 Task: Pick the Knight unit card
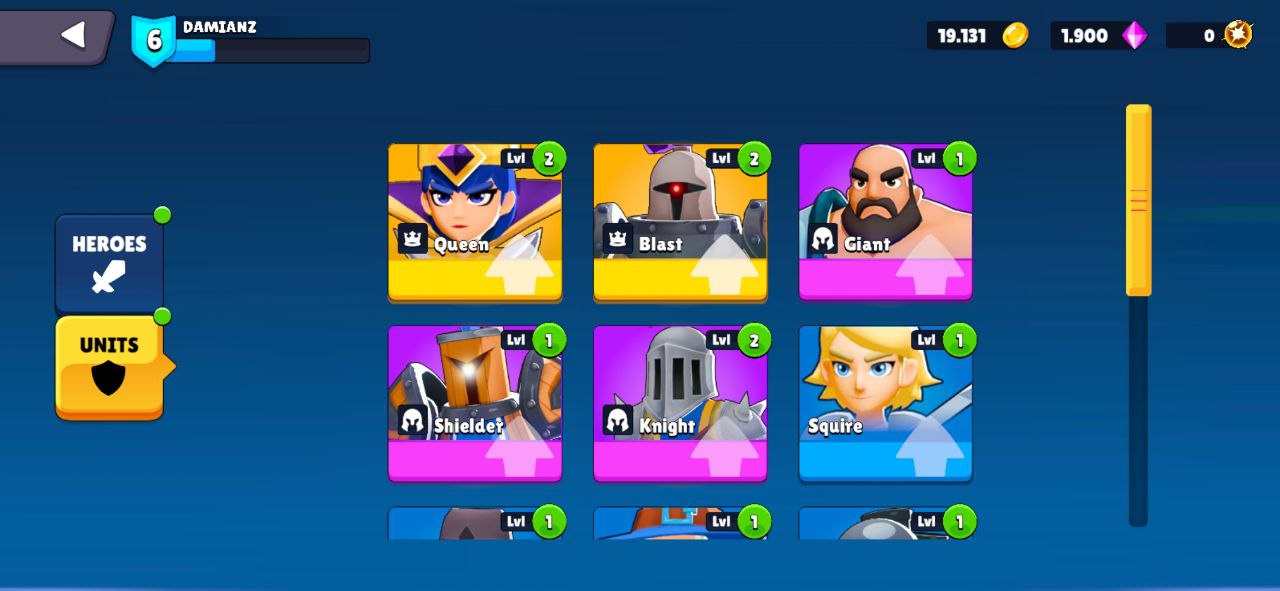pos(680,403)
